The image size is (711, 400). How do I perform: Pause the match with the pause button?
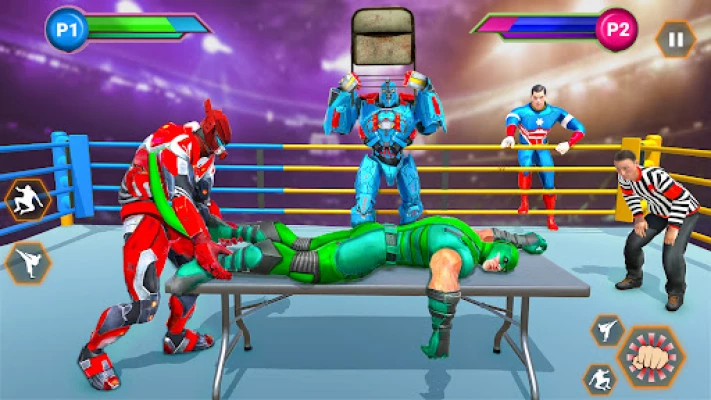point(676,40)
